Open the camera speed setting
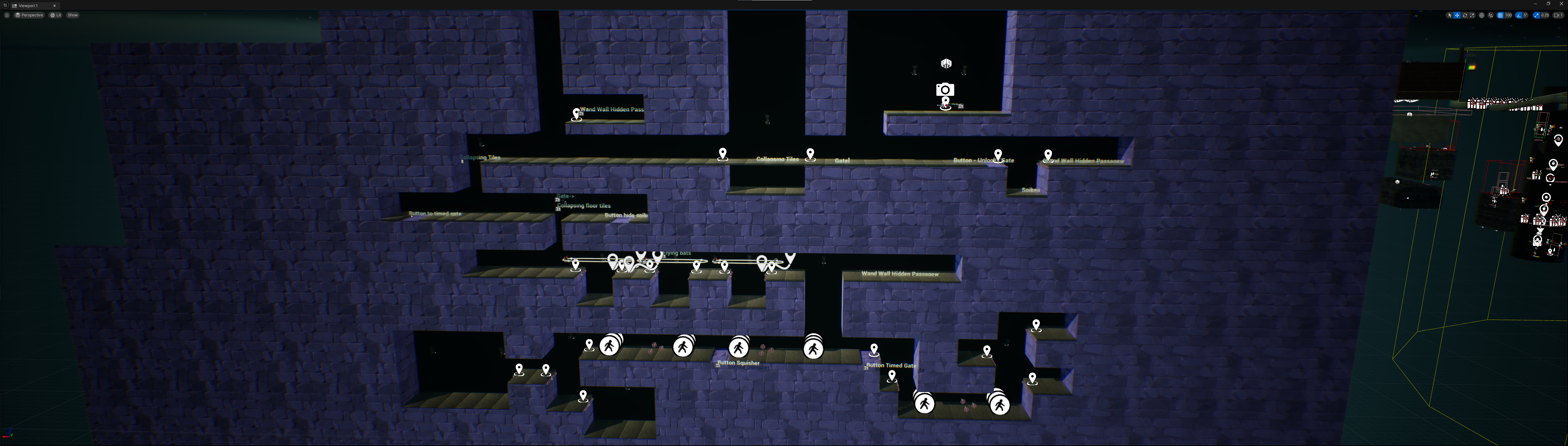 pyautogui.click(x=1558, y=15)
